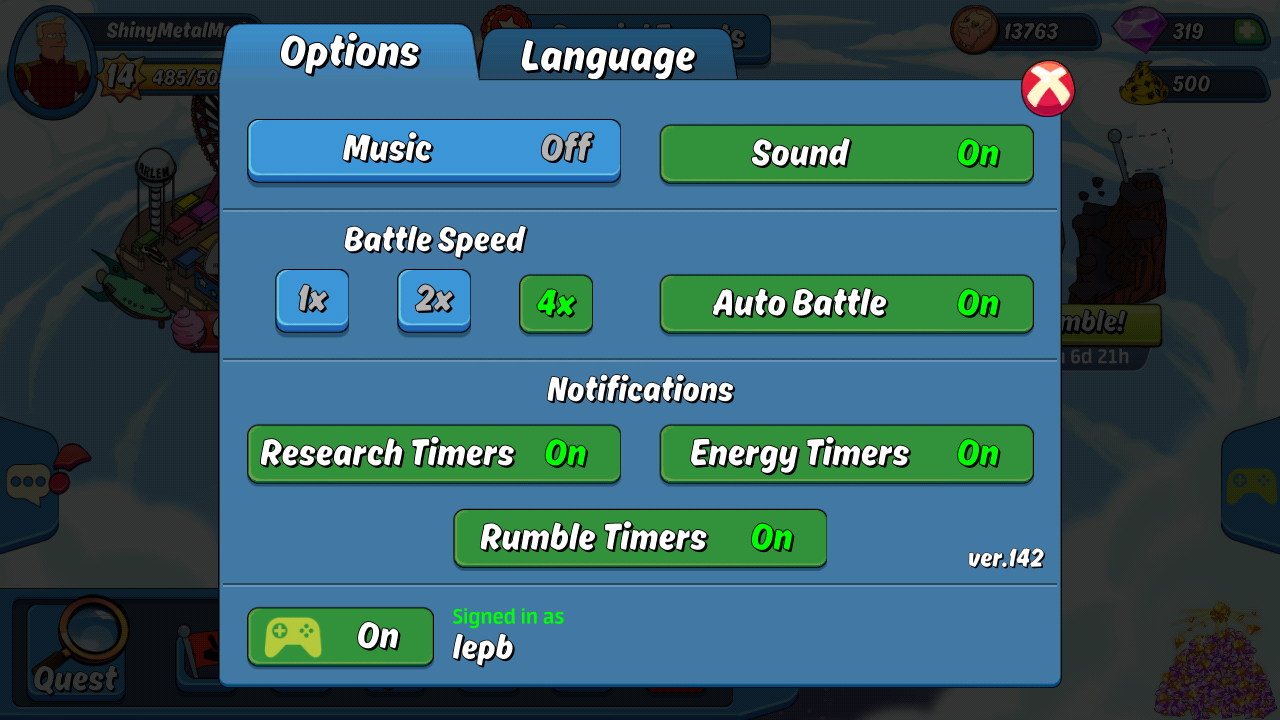The image size is (1280, 720).
Task: Select the 4x battle speed
Action: tap(556, 303)
